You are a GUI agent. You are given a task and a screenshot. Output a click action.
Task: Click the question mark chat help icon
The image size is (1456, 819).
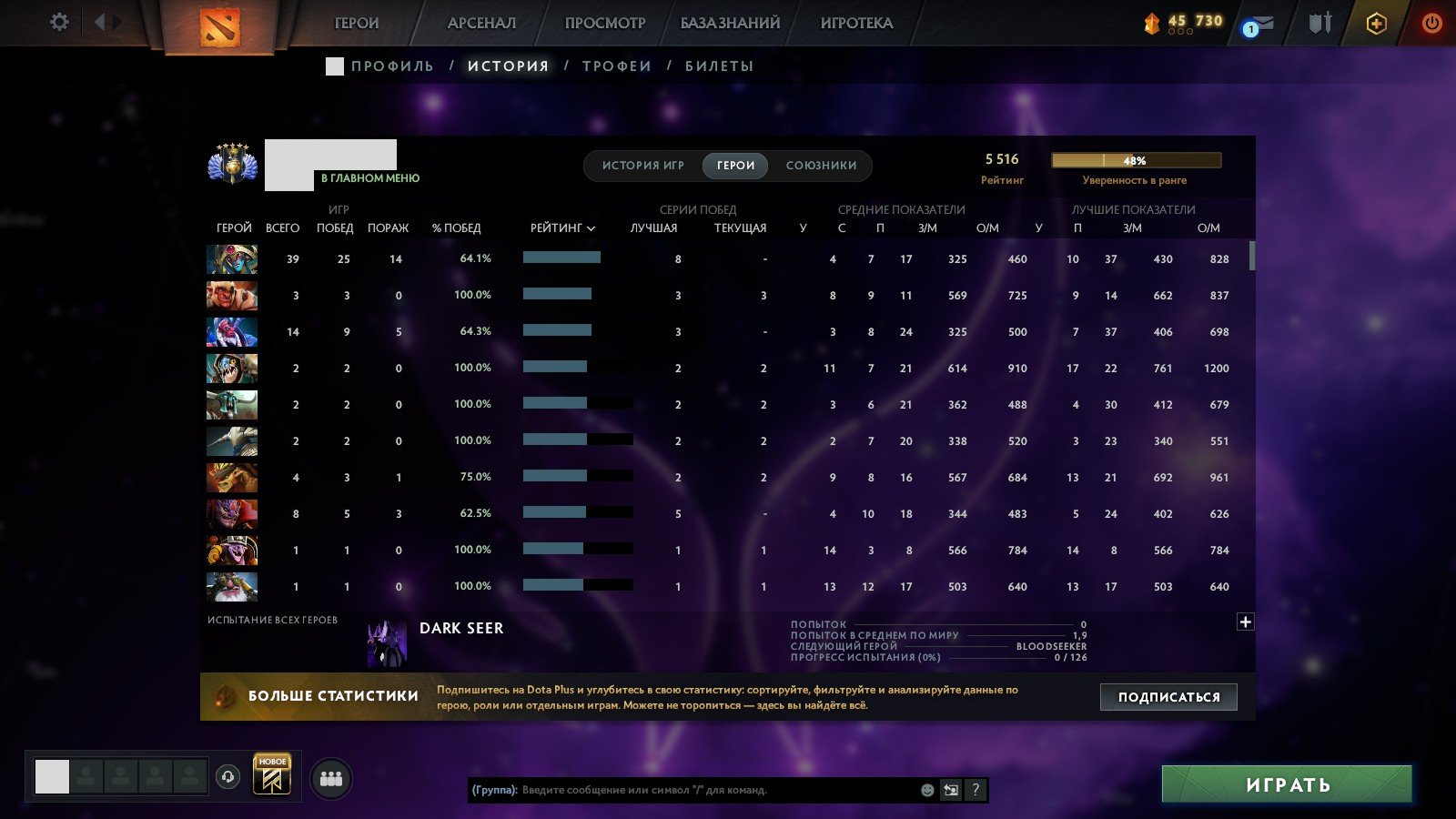pos(976,790)
